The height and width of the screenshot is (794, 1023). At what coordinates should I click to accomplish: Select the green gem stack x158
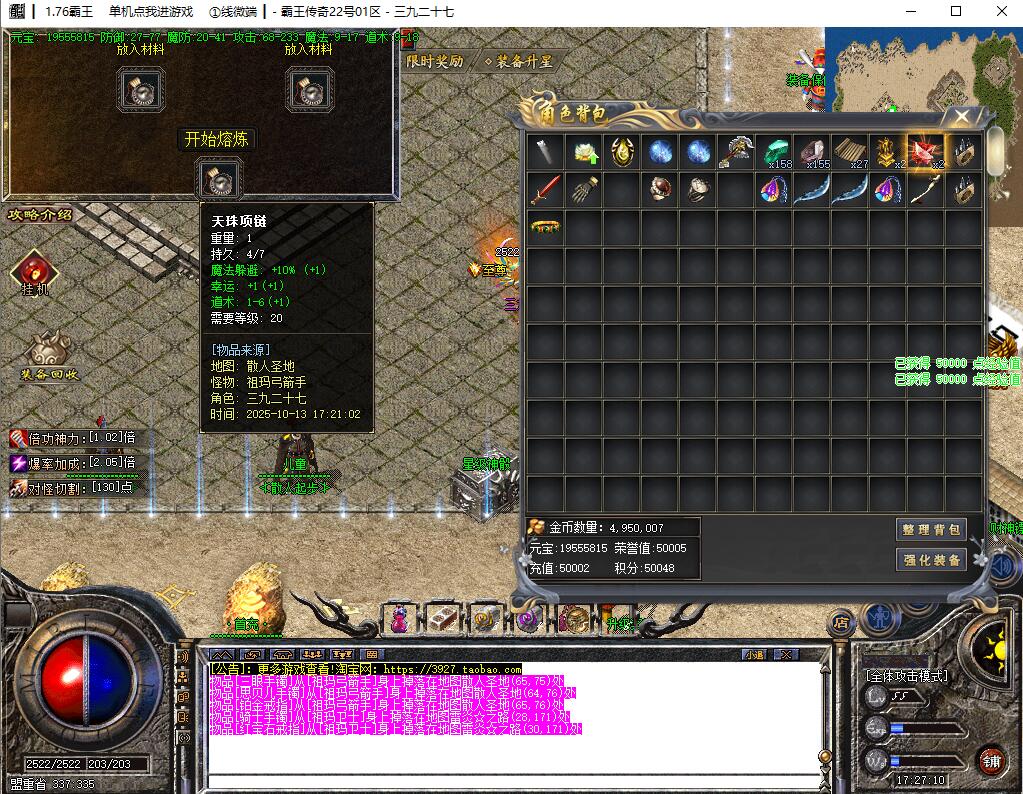pyautogui.click(x=775, y=152)
